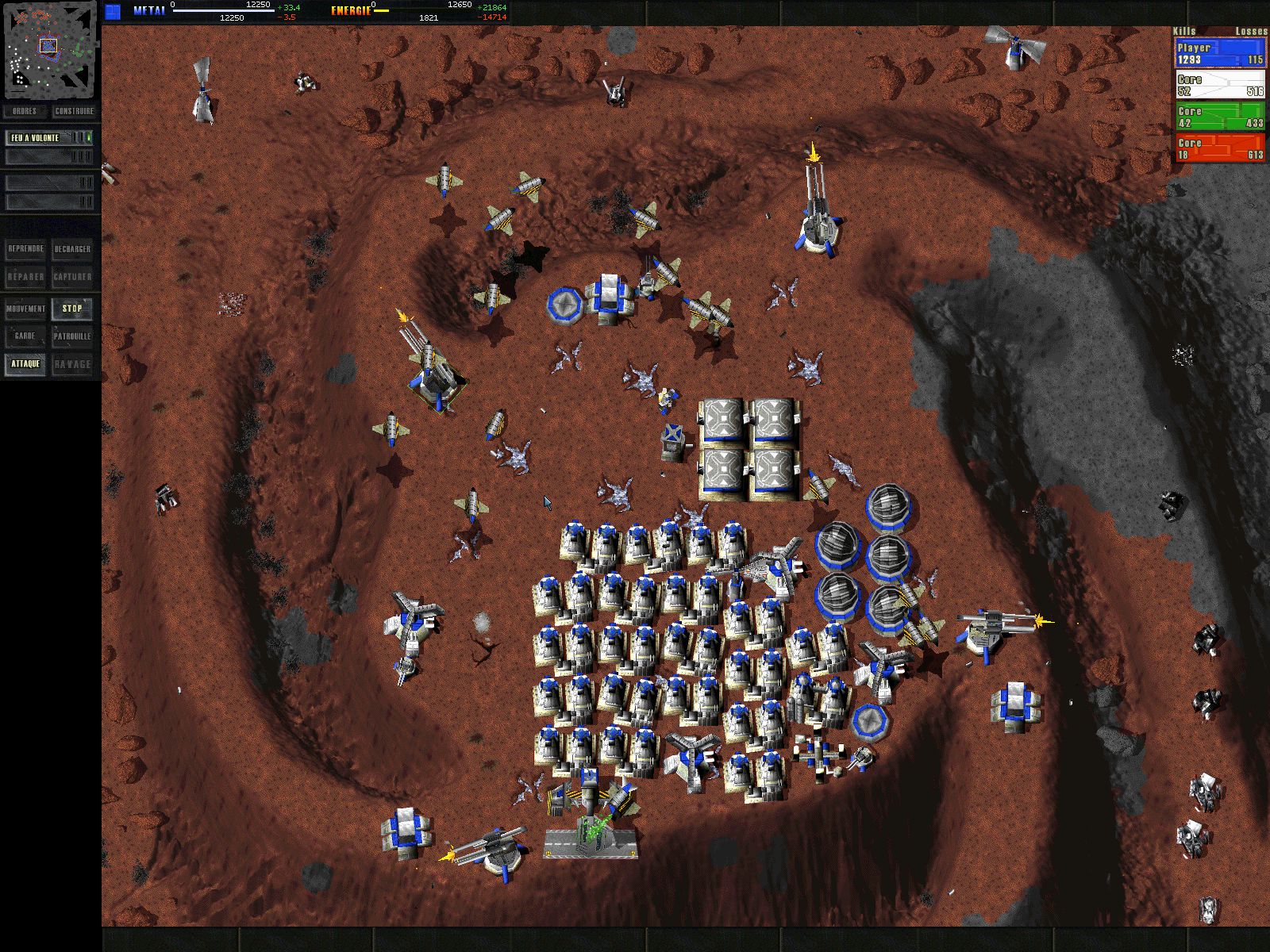Screen dimensions: 1270x952
Task: Choose the Capturer order
Action: pos(72,277)
